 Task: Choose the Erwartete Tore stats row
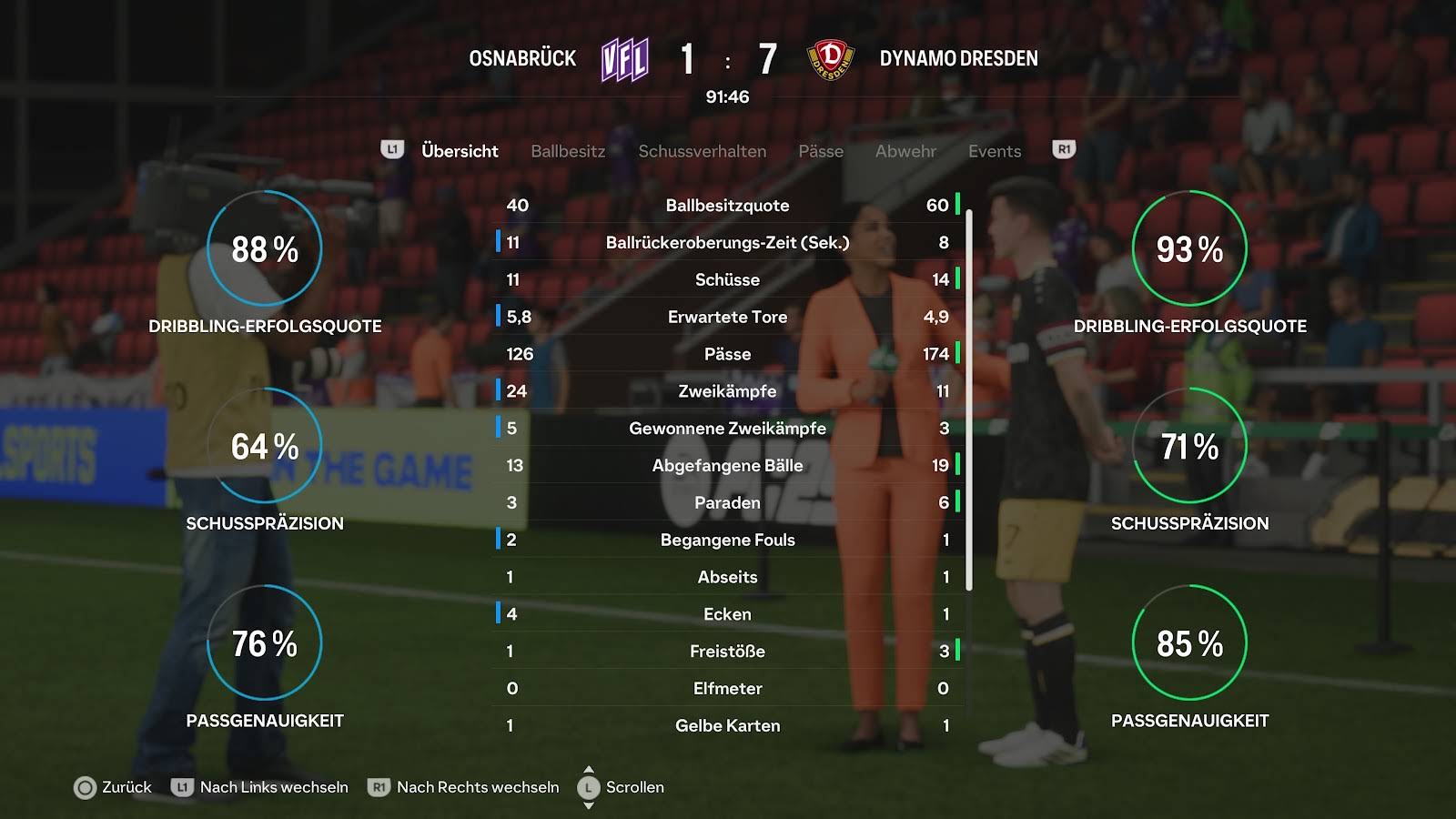coord(727,317)
